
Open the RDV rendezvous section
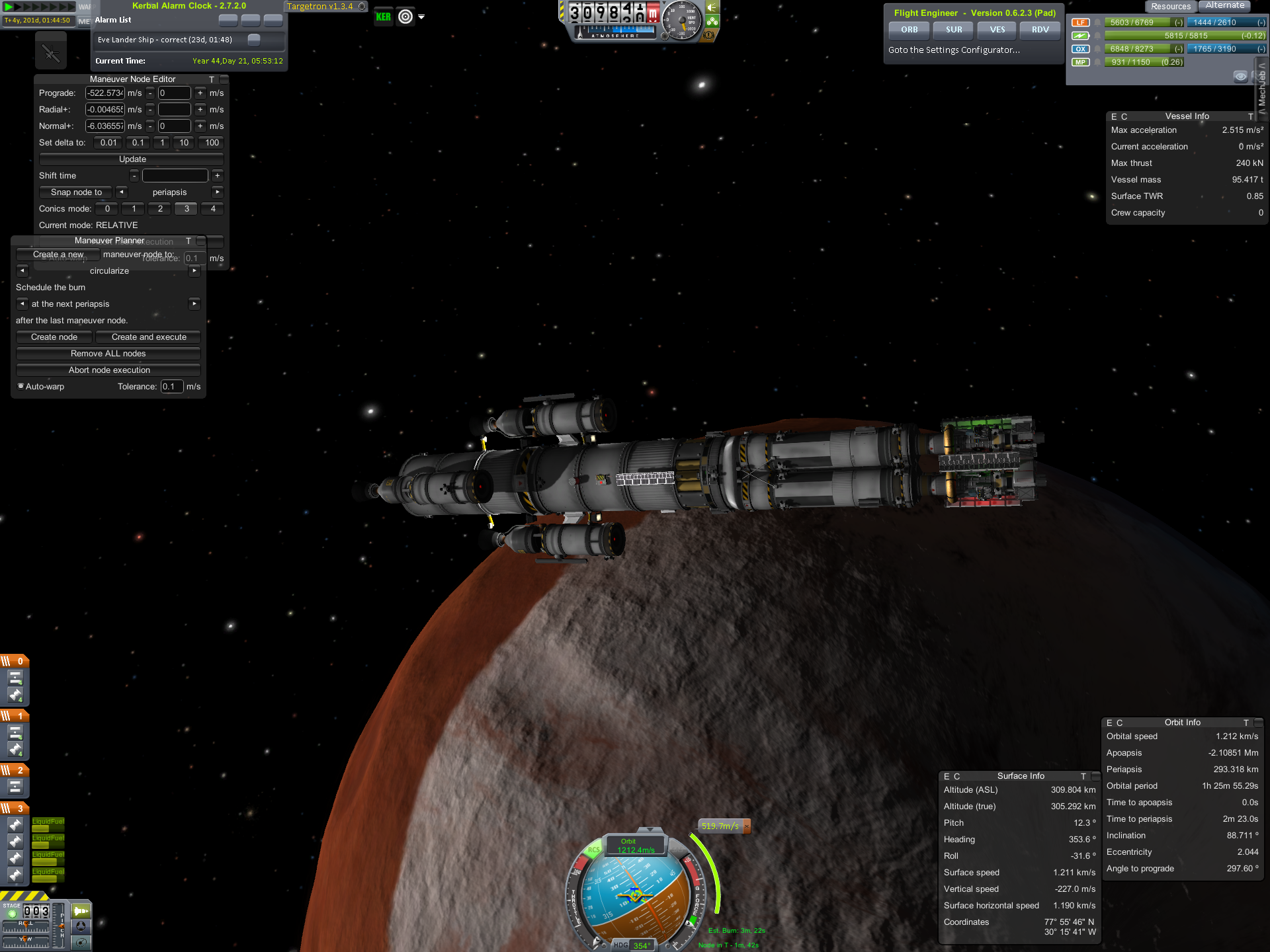[1040, 30]
